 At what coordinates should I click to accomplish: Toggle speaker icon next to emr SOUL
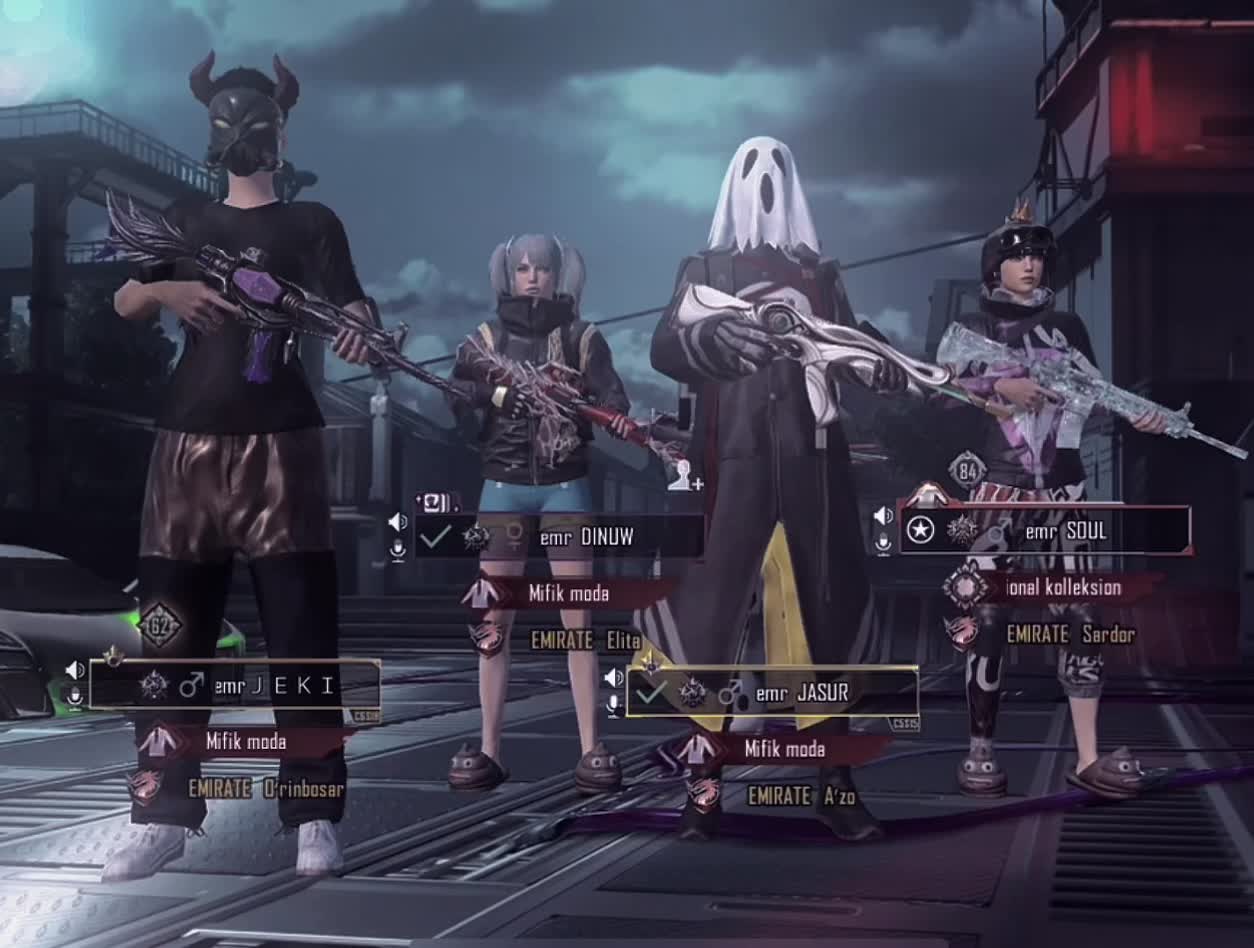(883, 516)
